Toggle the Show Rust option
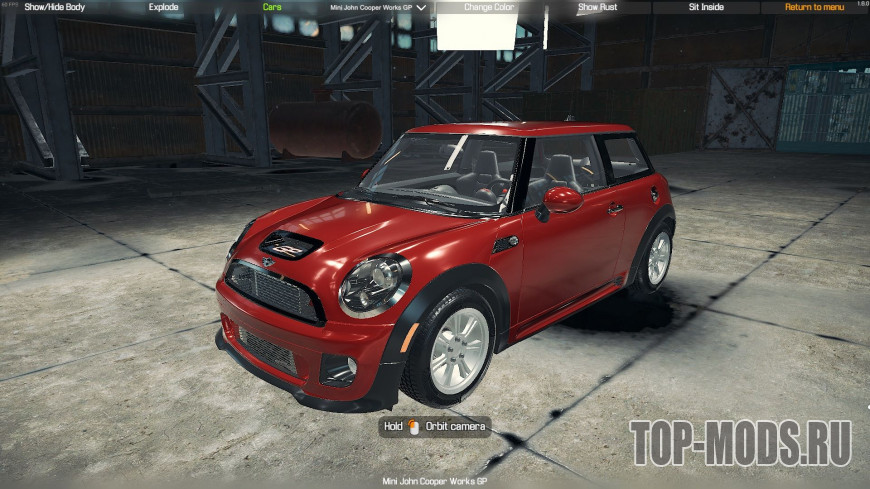 point(598,7)
